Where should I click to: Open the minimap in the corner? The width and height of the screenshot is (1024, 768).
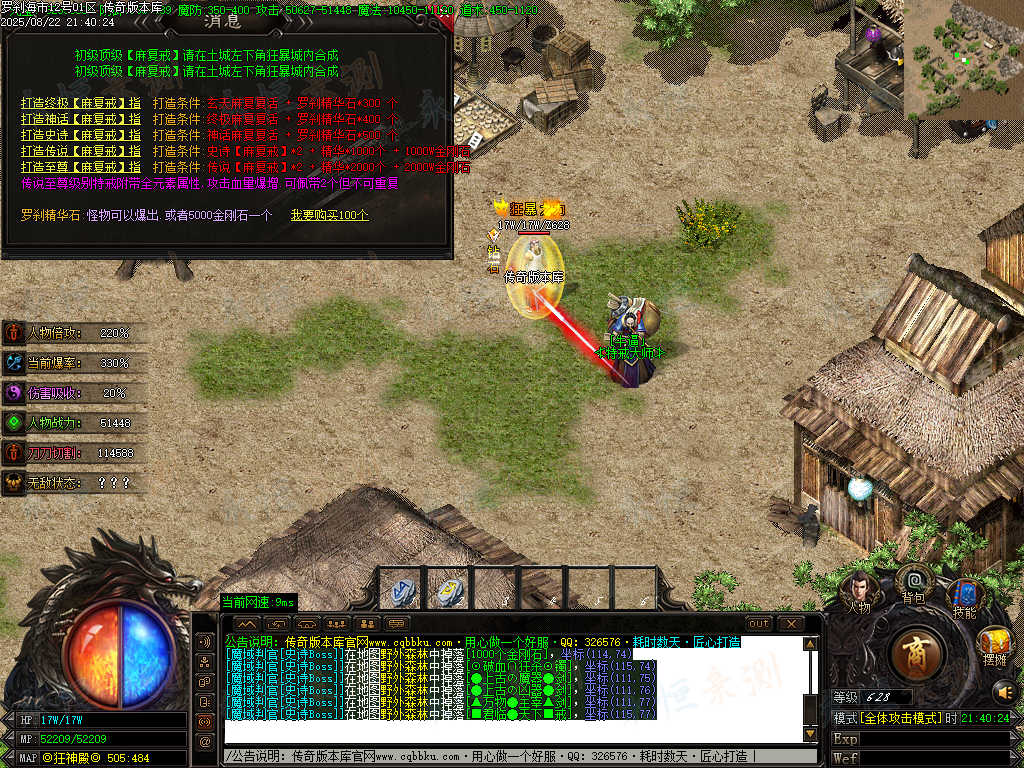point(963,58)
